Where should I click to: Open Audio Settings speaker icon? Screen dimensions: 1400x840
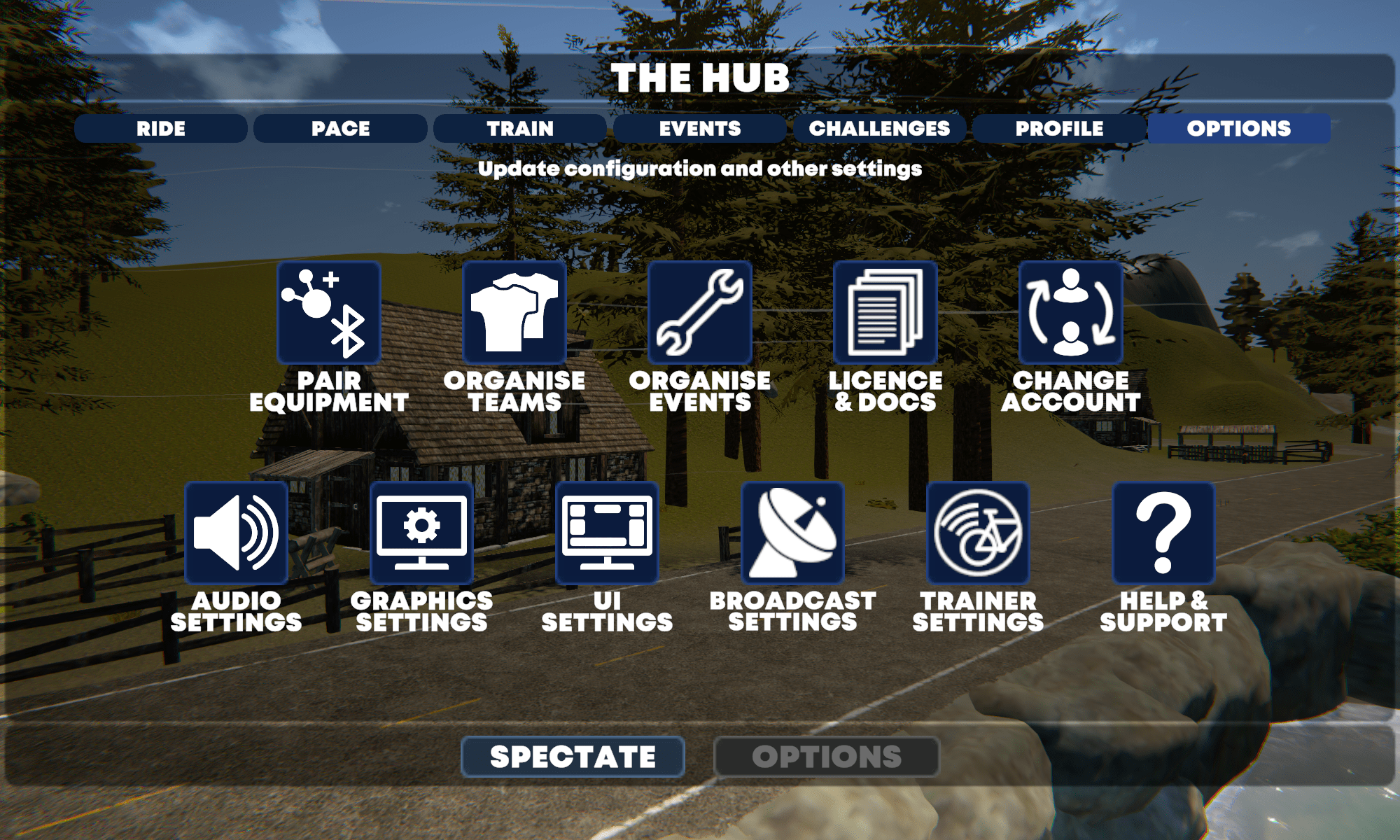pyautogui.click(x=237, y=533)
